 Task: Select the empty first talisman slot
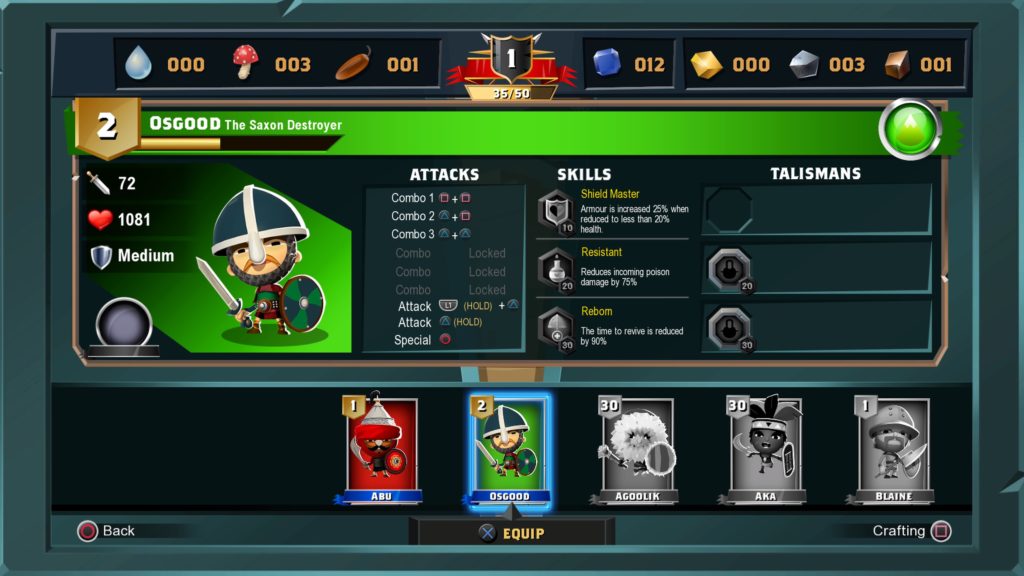pos(727,209)
